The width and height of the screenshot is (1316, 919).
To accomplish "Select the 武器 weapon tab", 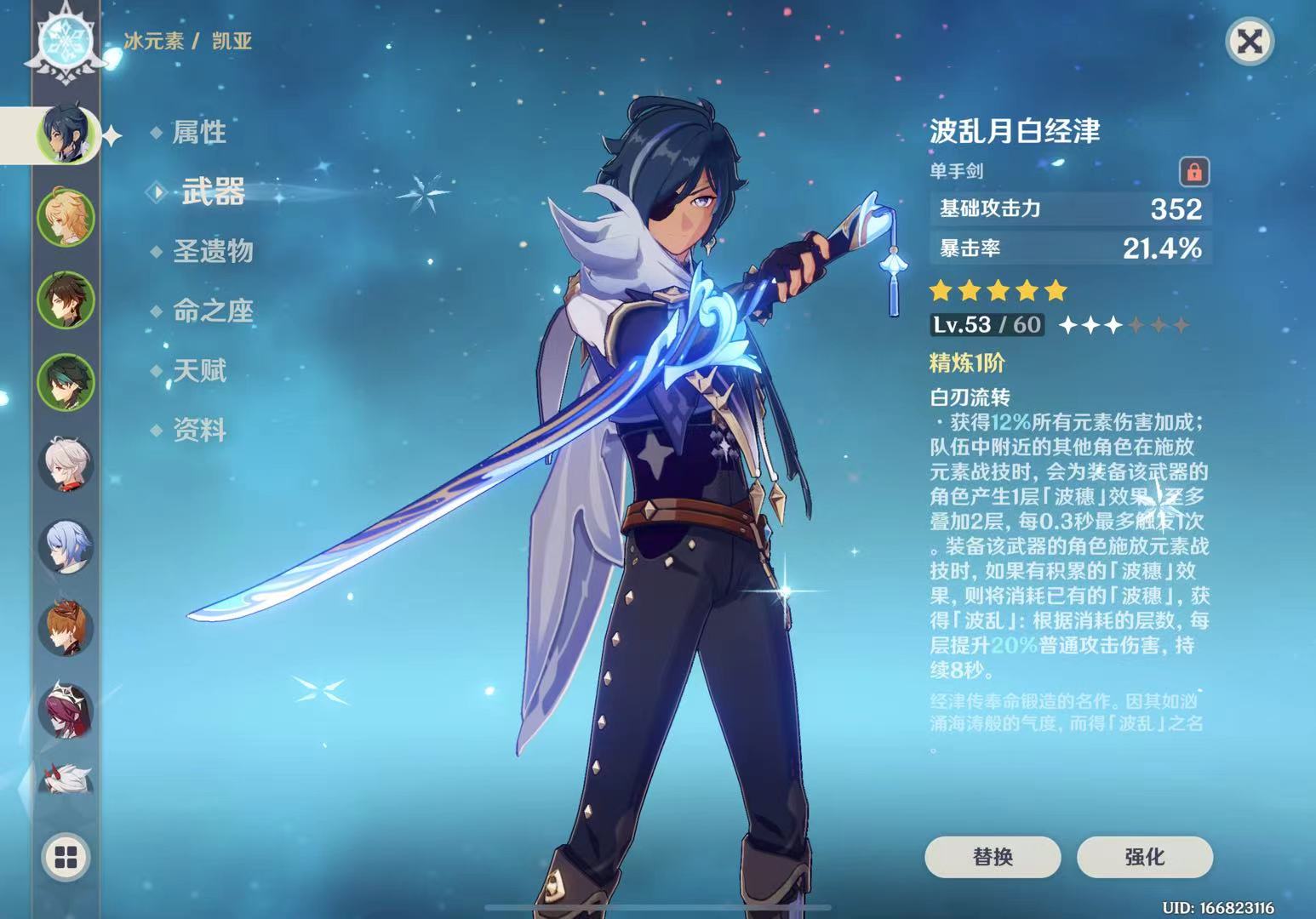I will 213,192.
